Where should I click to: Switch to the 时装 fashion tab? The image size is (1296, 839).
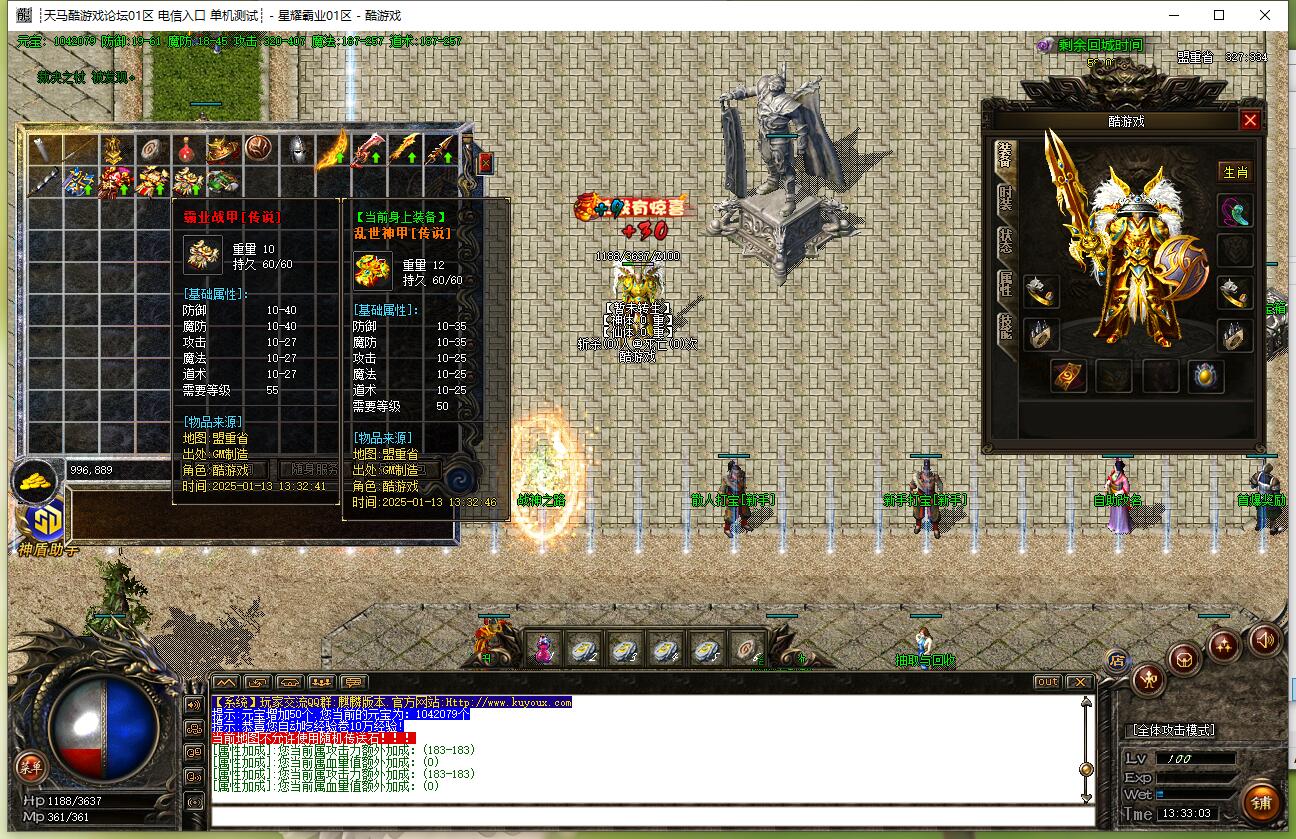(1005, 197)
